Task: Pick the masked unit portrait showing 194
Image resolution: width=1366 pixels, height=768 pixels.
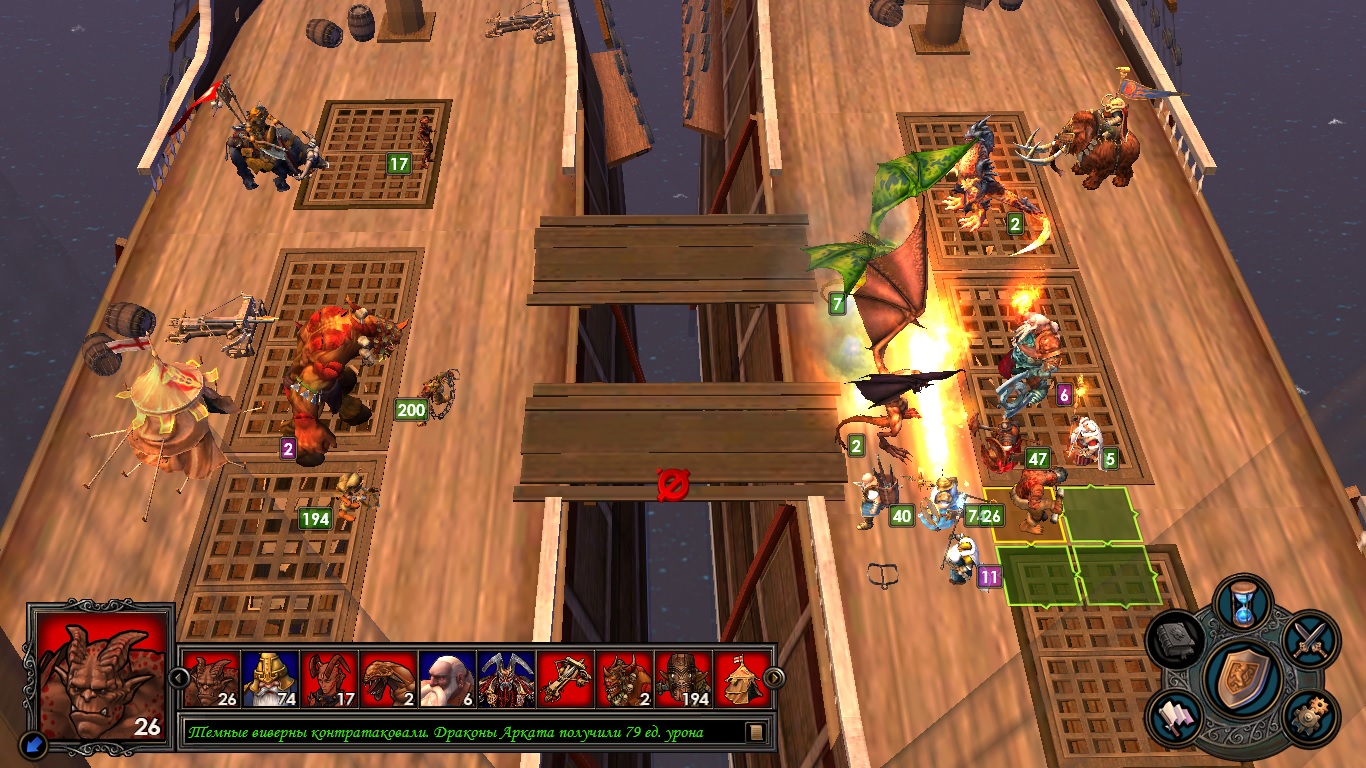Action: 683,679
